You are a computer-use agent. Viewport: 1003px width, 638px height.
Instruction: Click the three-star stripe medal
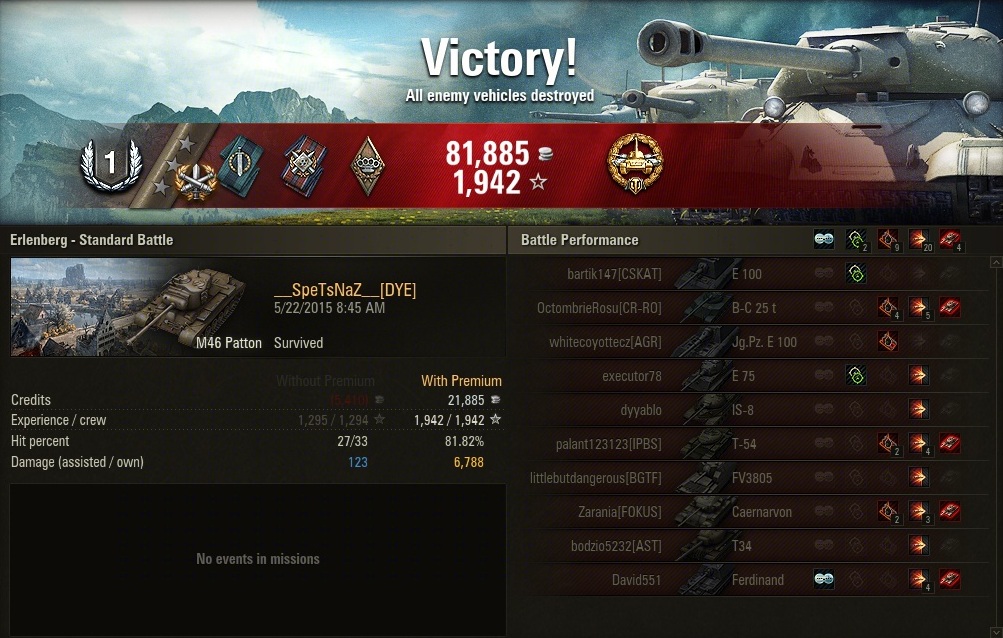click(183, 165)
